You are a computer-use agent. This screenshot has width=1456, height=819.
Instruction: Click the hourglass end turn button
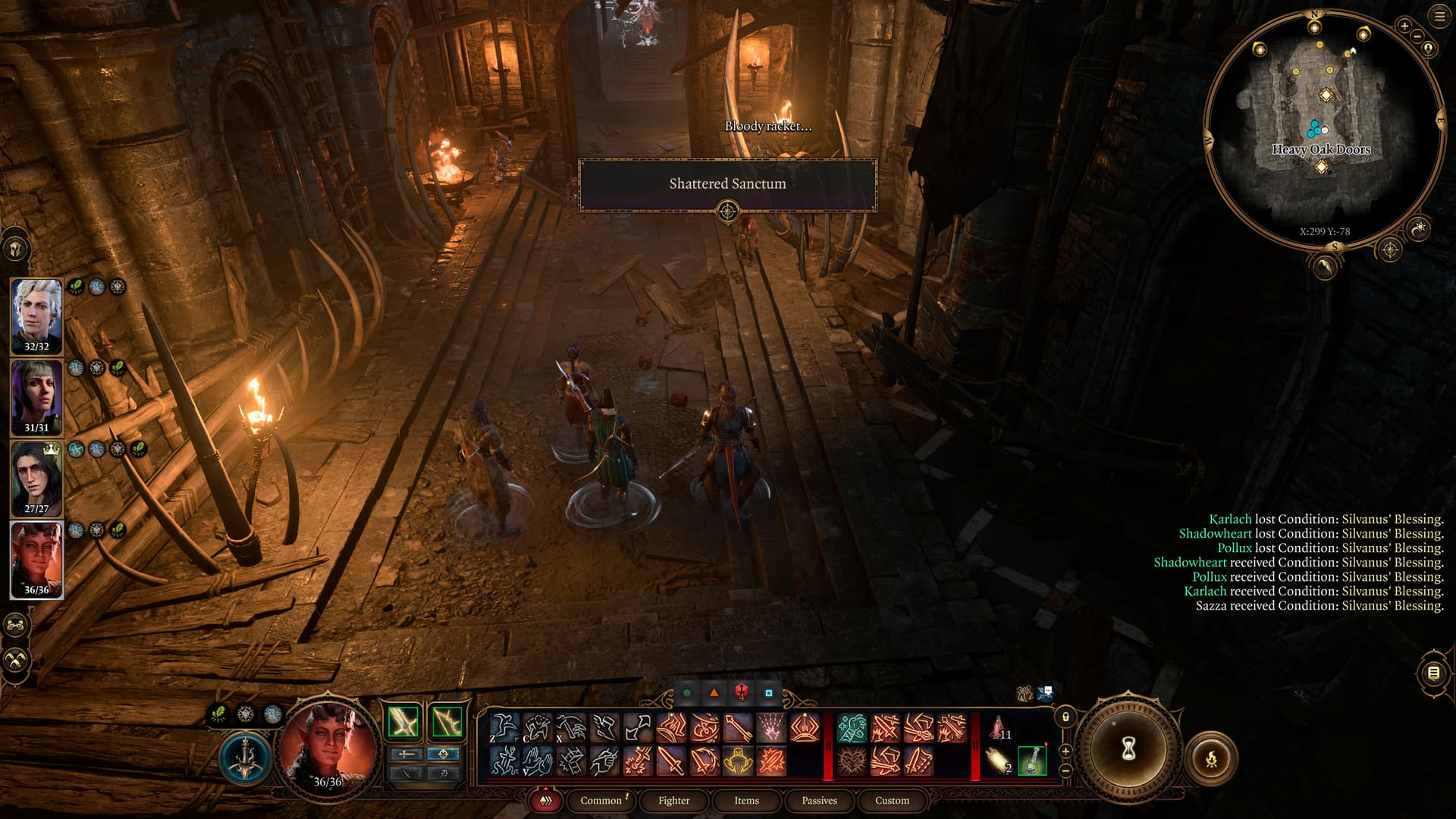(x=1128, y=749)
